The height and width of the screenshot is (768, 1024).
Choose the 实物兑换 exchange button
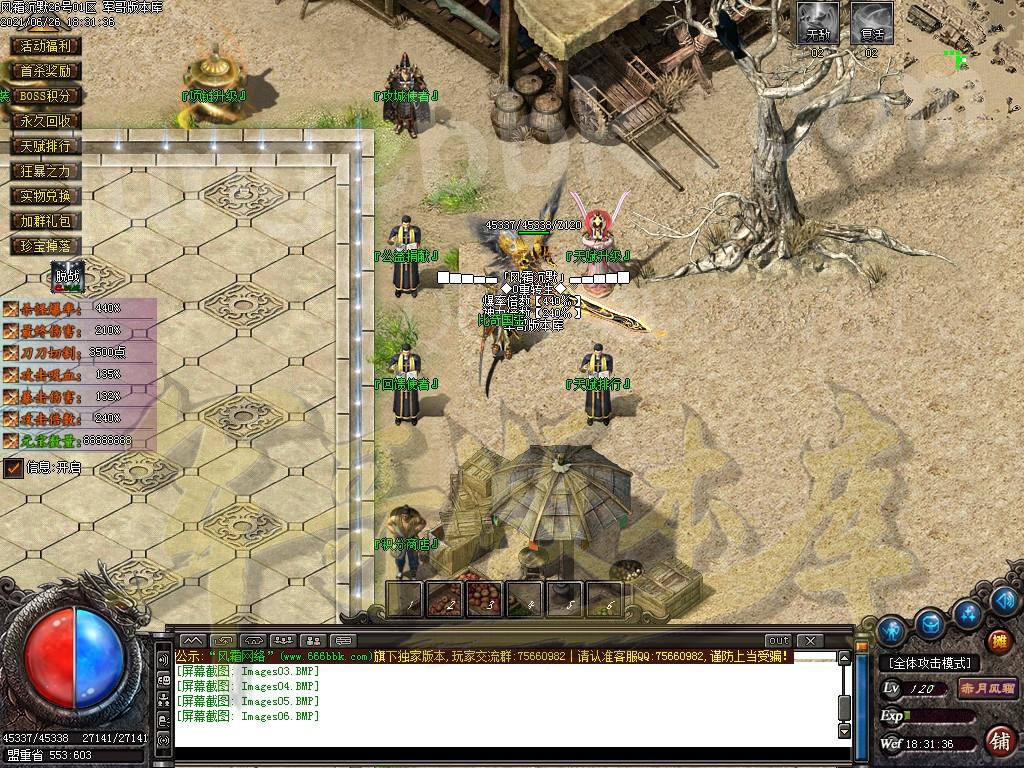(x=45, y=196)
